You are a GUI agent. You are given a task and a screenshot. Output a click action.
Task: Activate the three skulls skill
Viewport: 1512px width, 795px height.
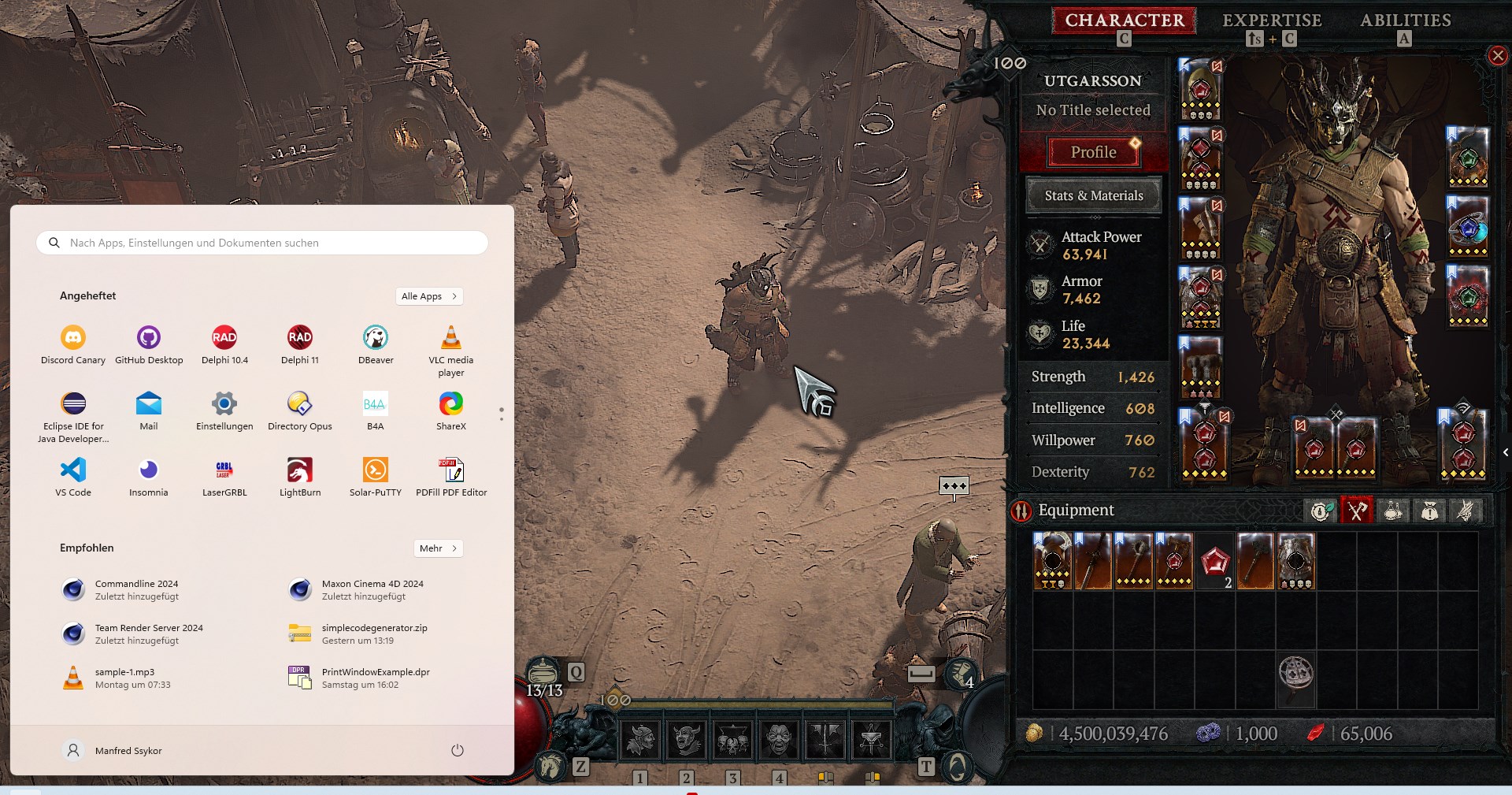click(x=732, y=739)
